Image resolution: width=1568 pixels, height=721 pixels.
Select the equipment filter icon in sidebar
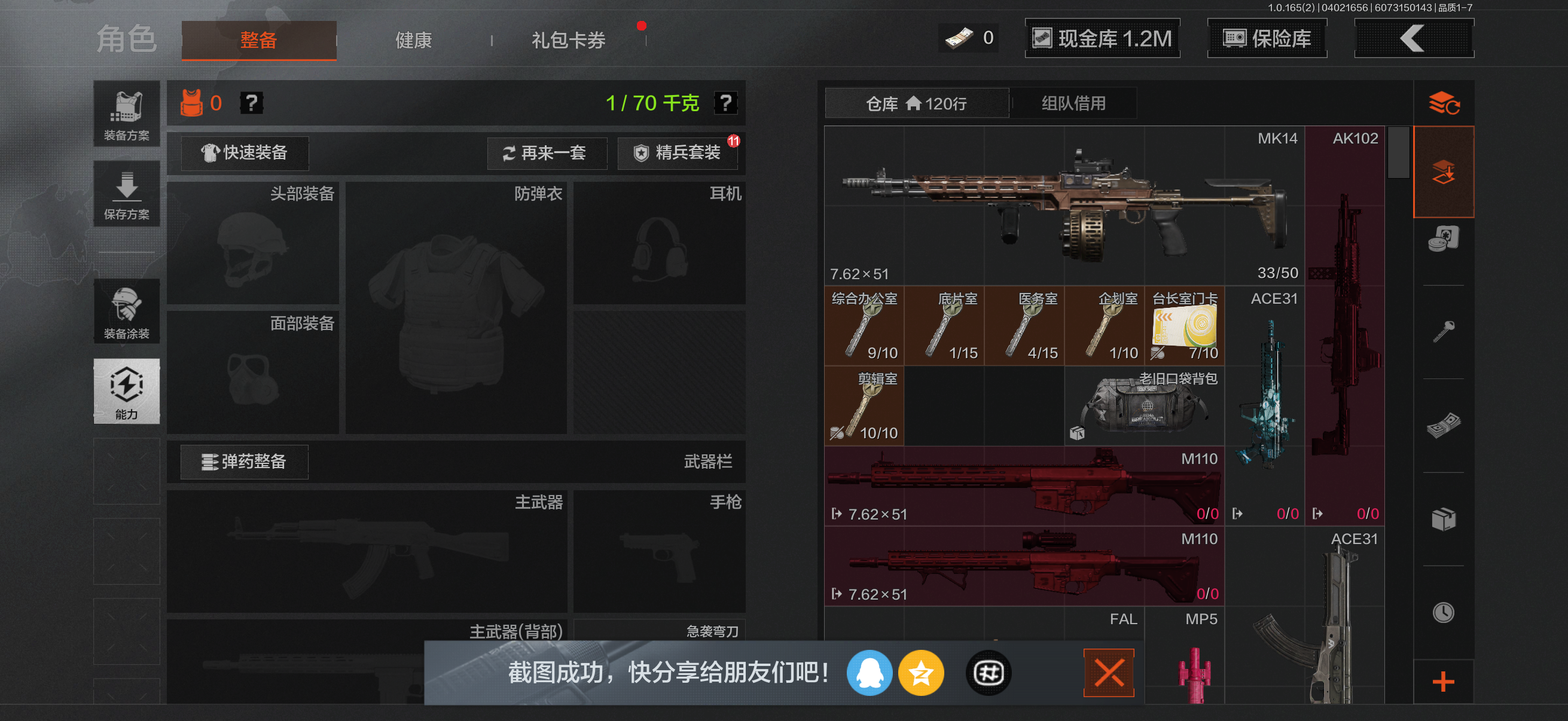(x=1444, y=172)
